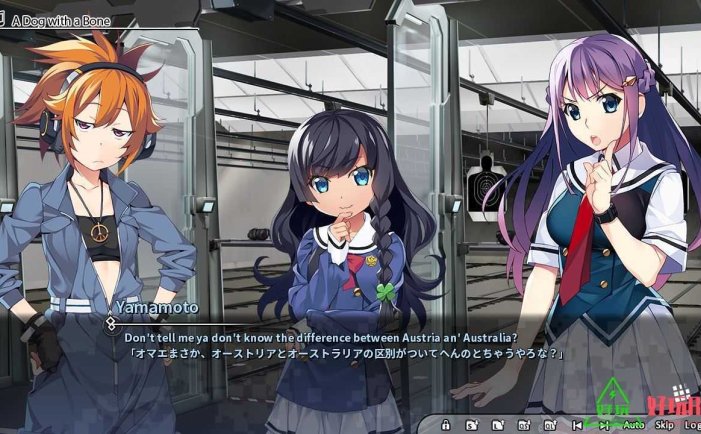The width and height of the screenshot is (701, 434).
Task: Open the dialogue Log
Action: (693, 425)
